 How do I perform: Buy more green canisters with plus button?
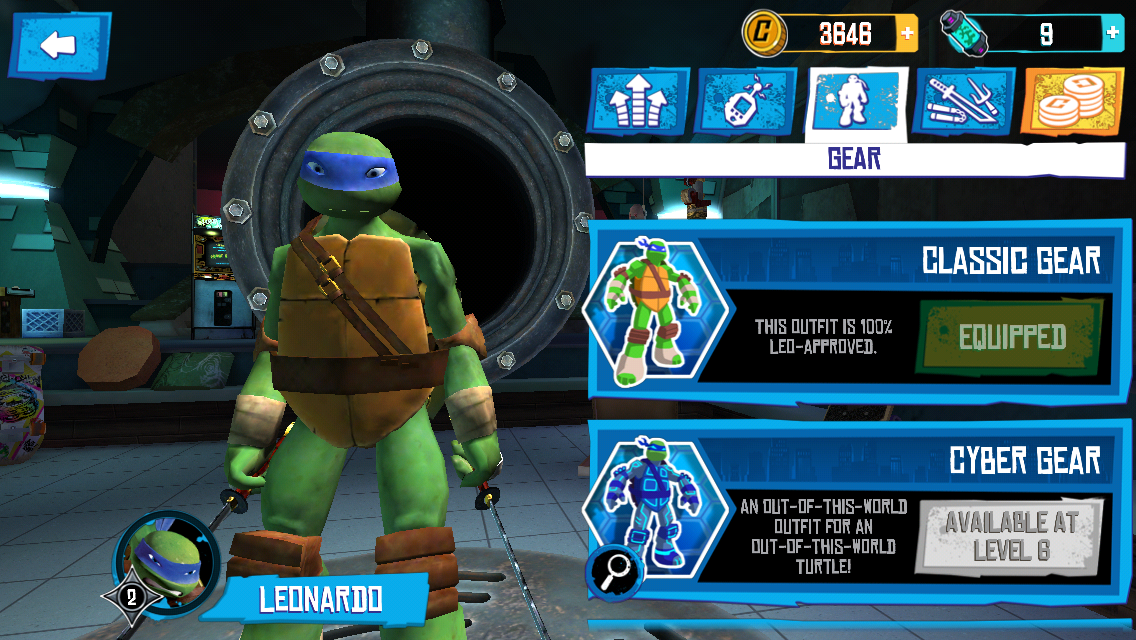[x=1112, y=34]
